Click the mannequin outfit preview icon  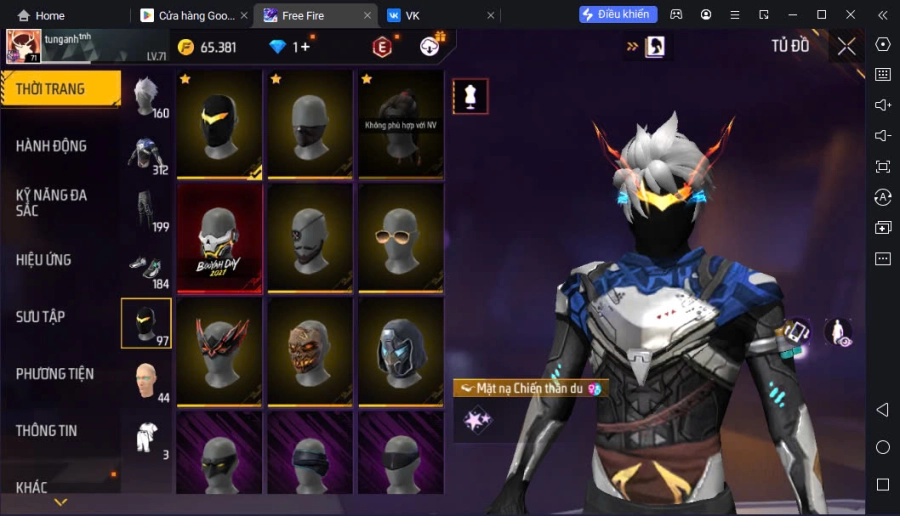[470, 96]
